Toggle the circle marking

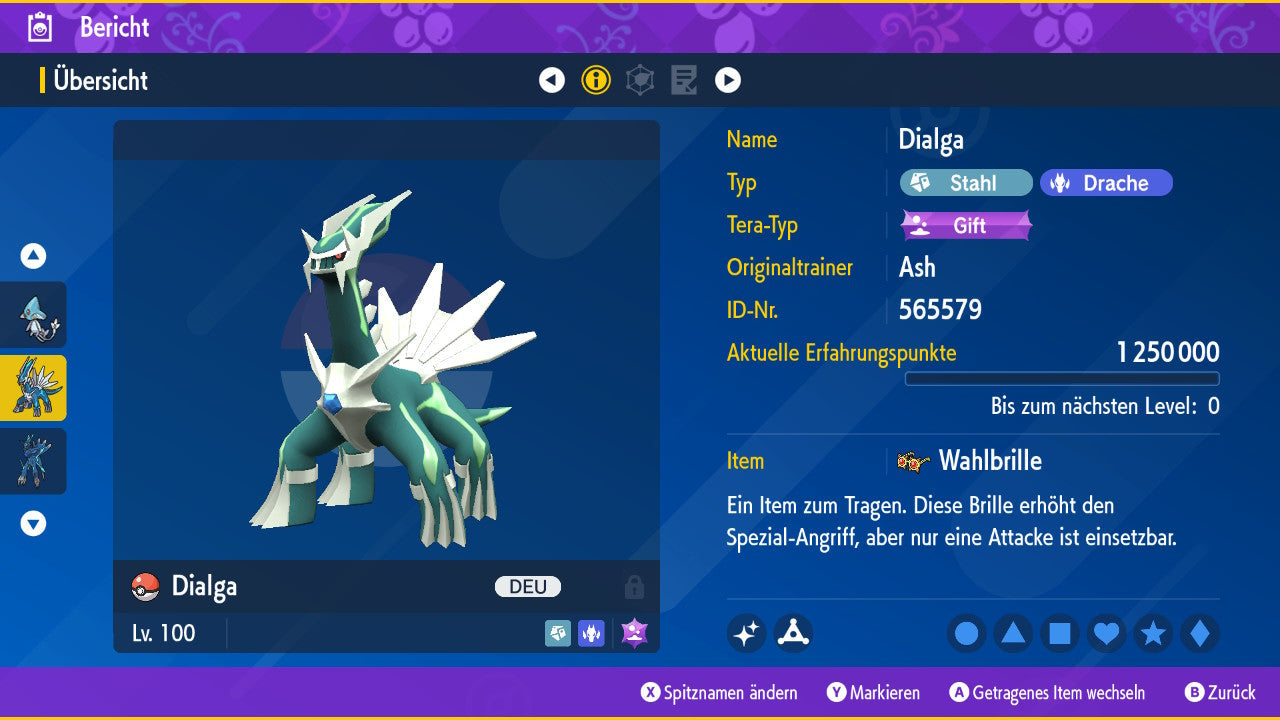coord(966,633)
